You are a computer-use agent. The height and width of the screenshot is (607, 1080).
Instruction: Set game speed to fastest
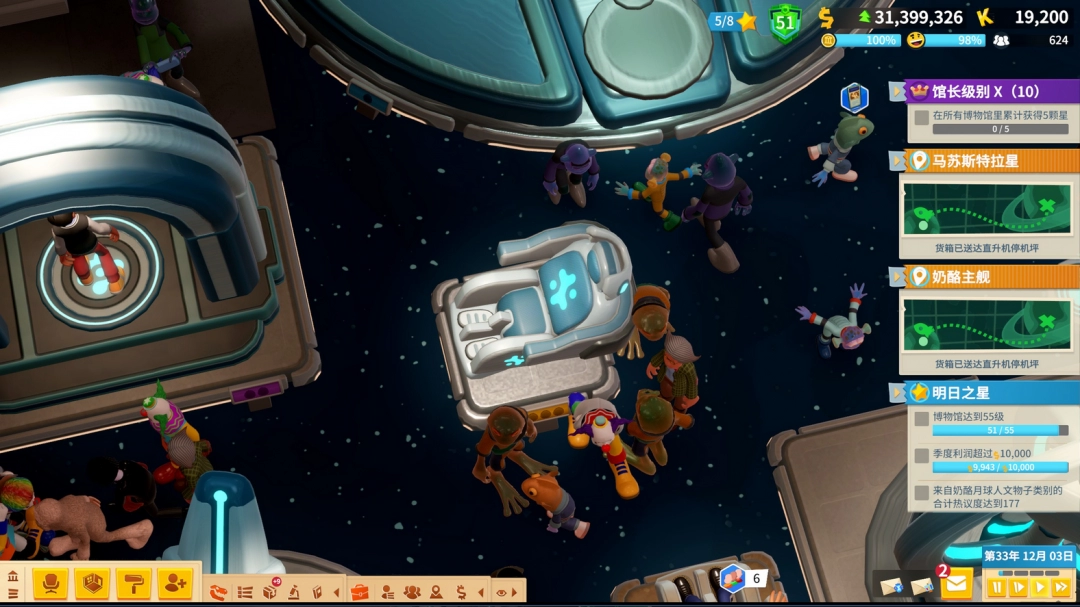[x=1061, y=587]
